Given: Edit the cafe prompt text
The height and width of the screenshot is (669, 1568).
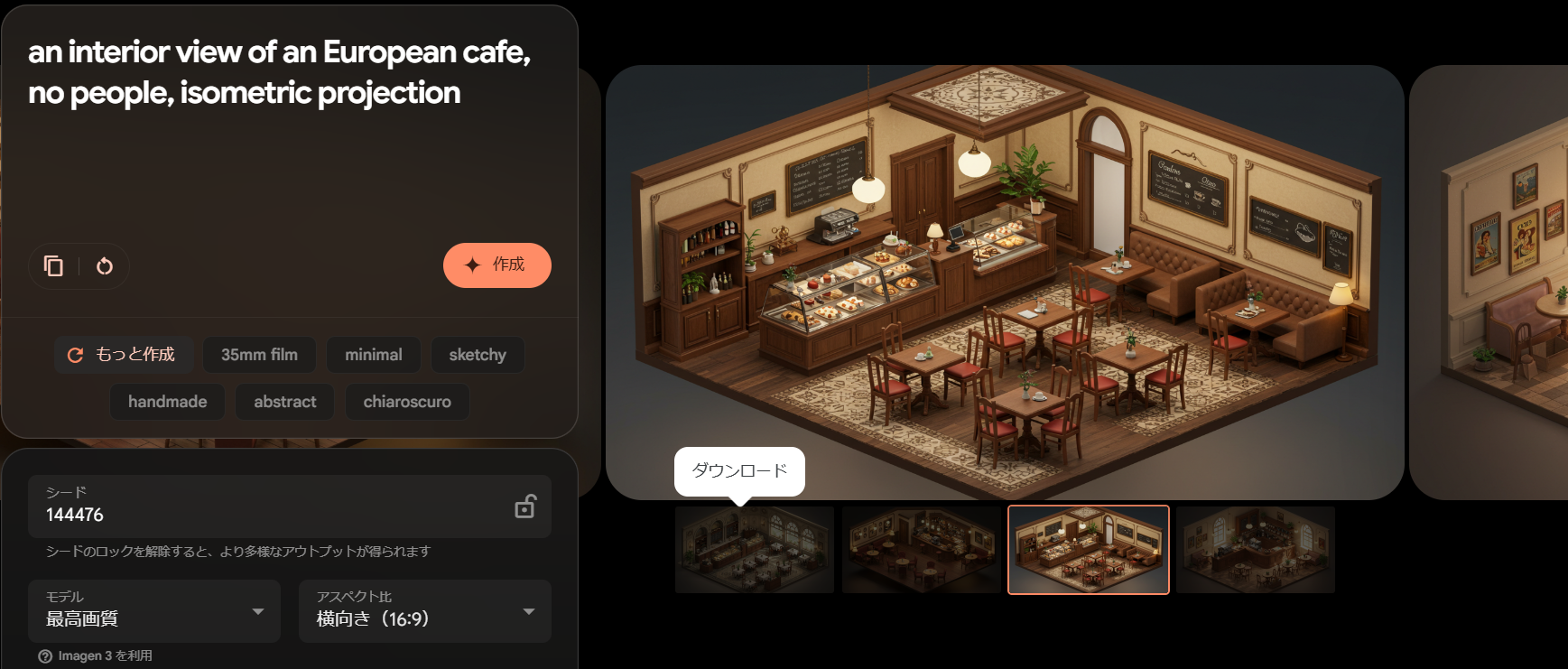Looking at the screenshot, I should click(280, 72).
